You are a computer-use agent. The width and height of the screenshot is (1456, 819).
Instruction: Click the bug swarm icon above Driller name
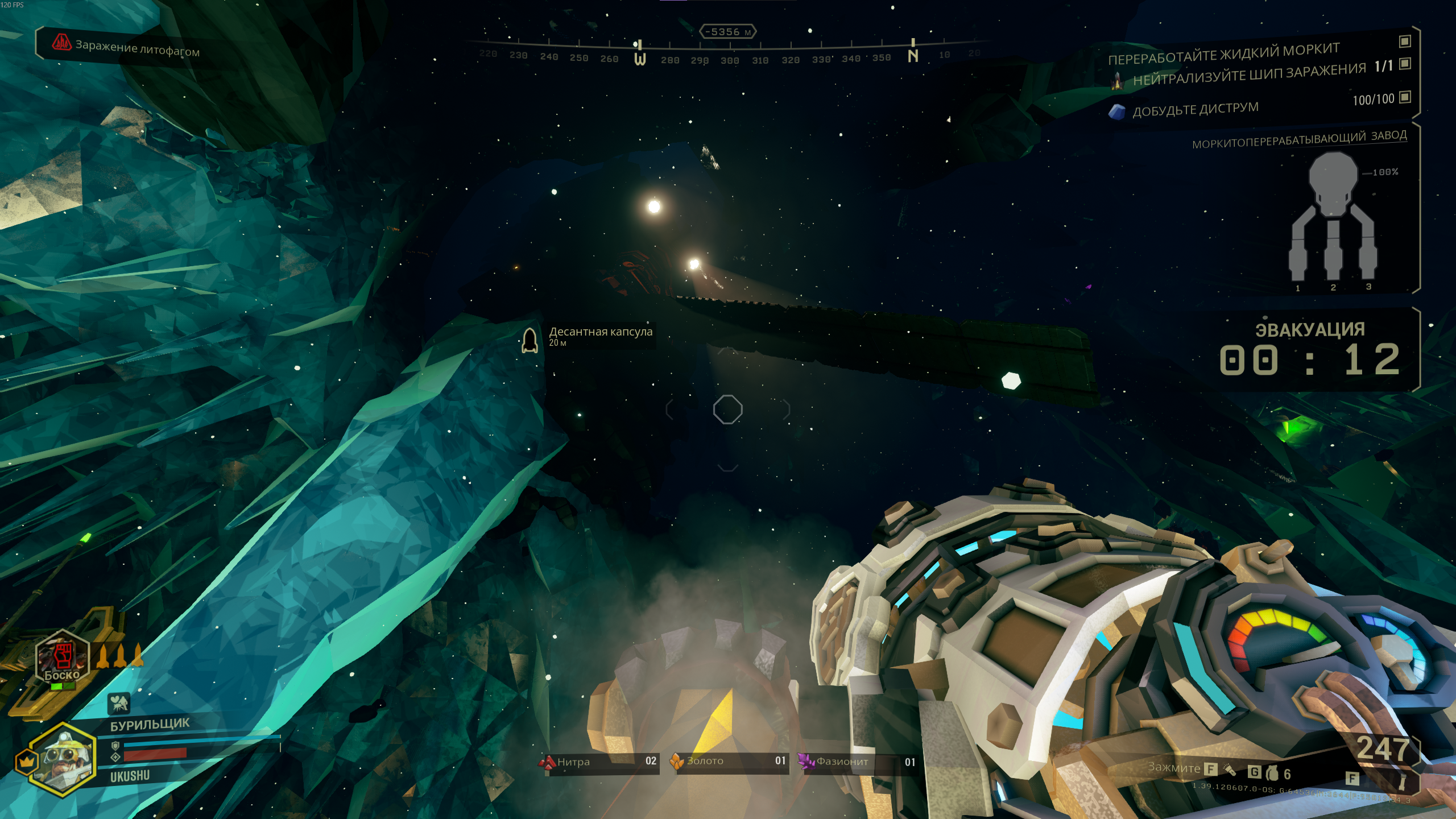(119, 704)
